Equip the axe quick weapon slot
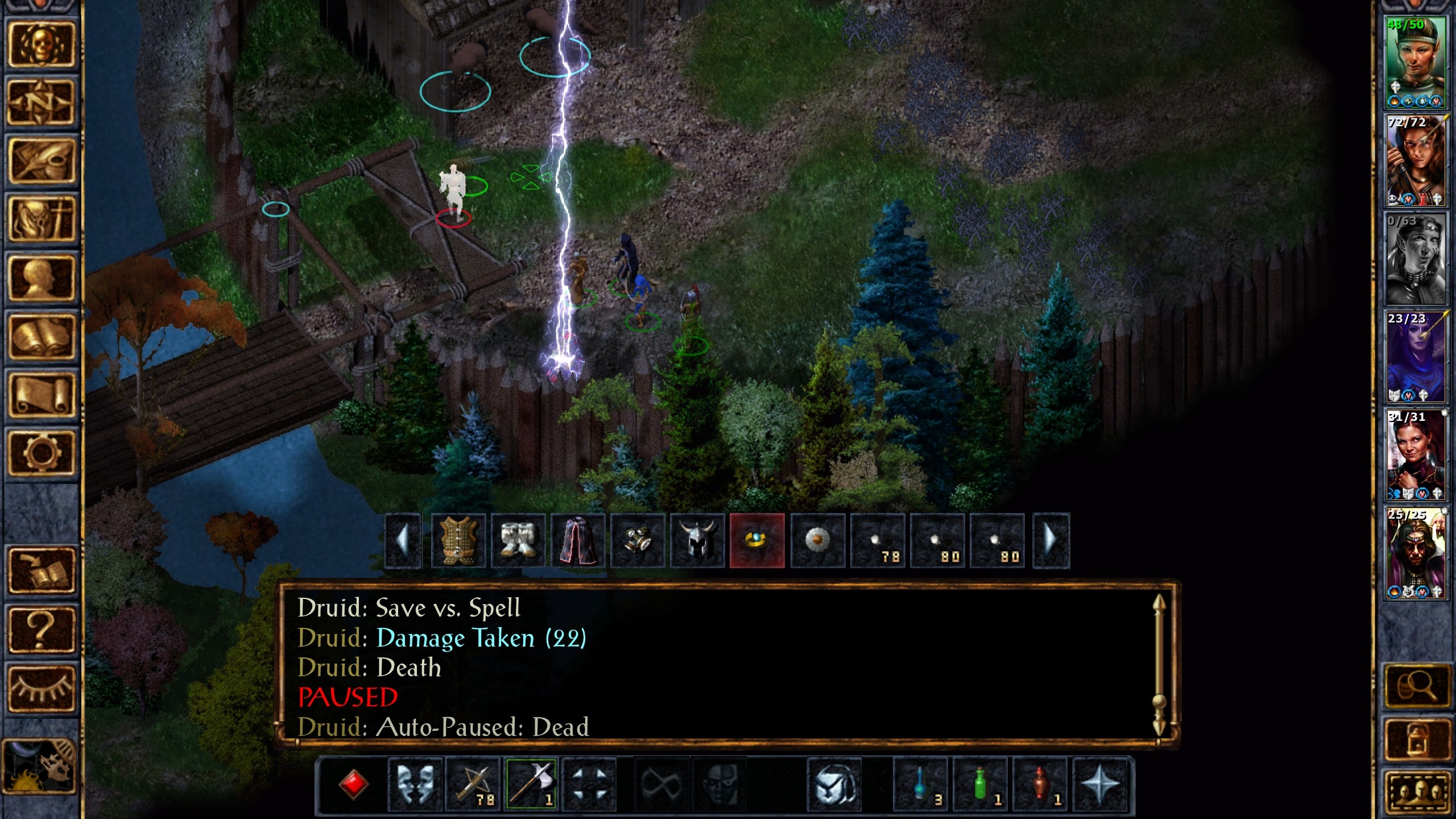The height and width of the screenshot is (819, 1456). 531,785
